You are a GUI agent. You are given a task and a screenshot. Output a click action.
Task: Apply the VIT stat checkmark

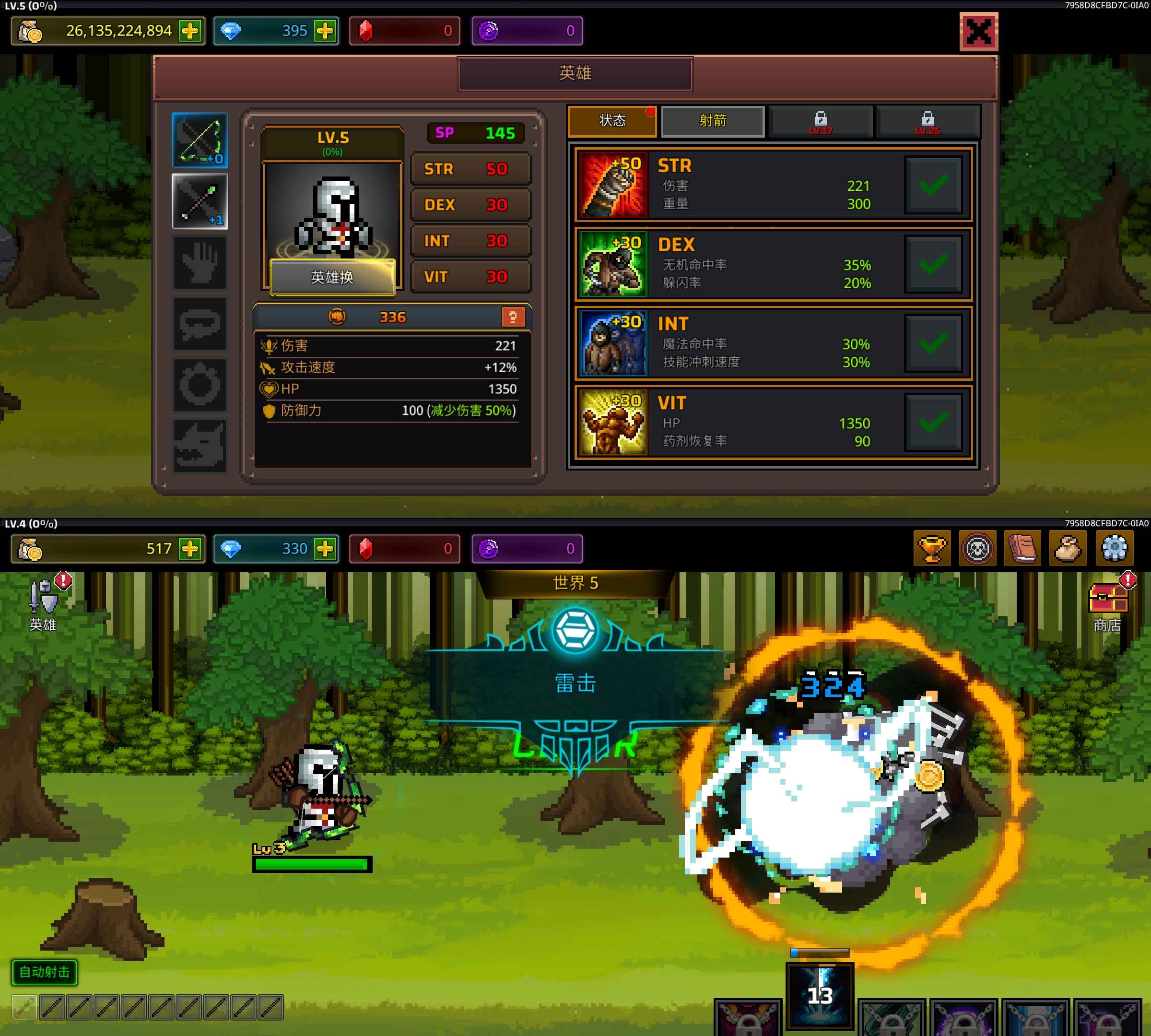click(x=933, y=423)
